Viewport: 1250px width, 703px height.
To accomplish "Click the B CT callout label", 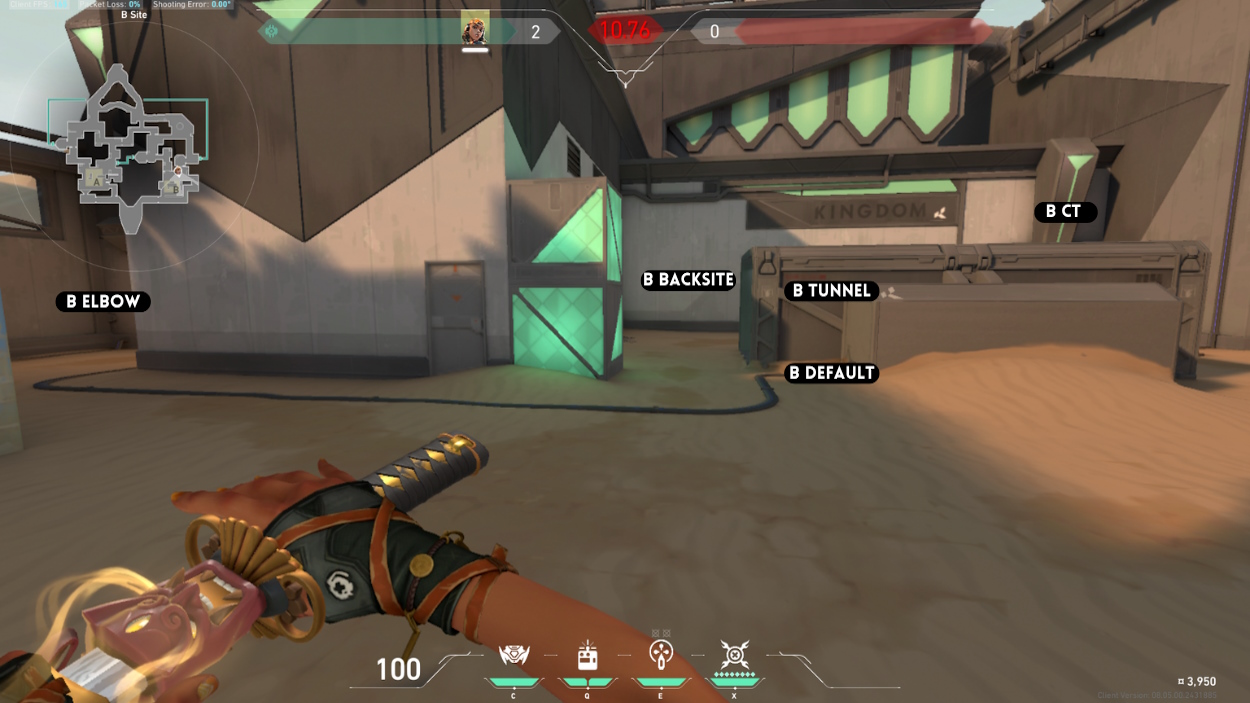I will pos(1064,211).
